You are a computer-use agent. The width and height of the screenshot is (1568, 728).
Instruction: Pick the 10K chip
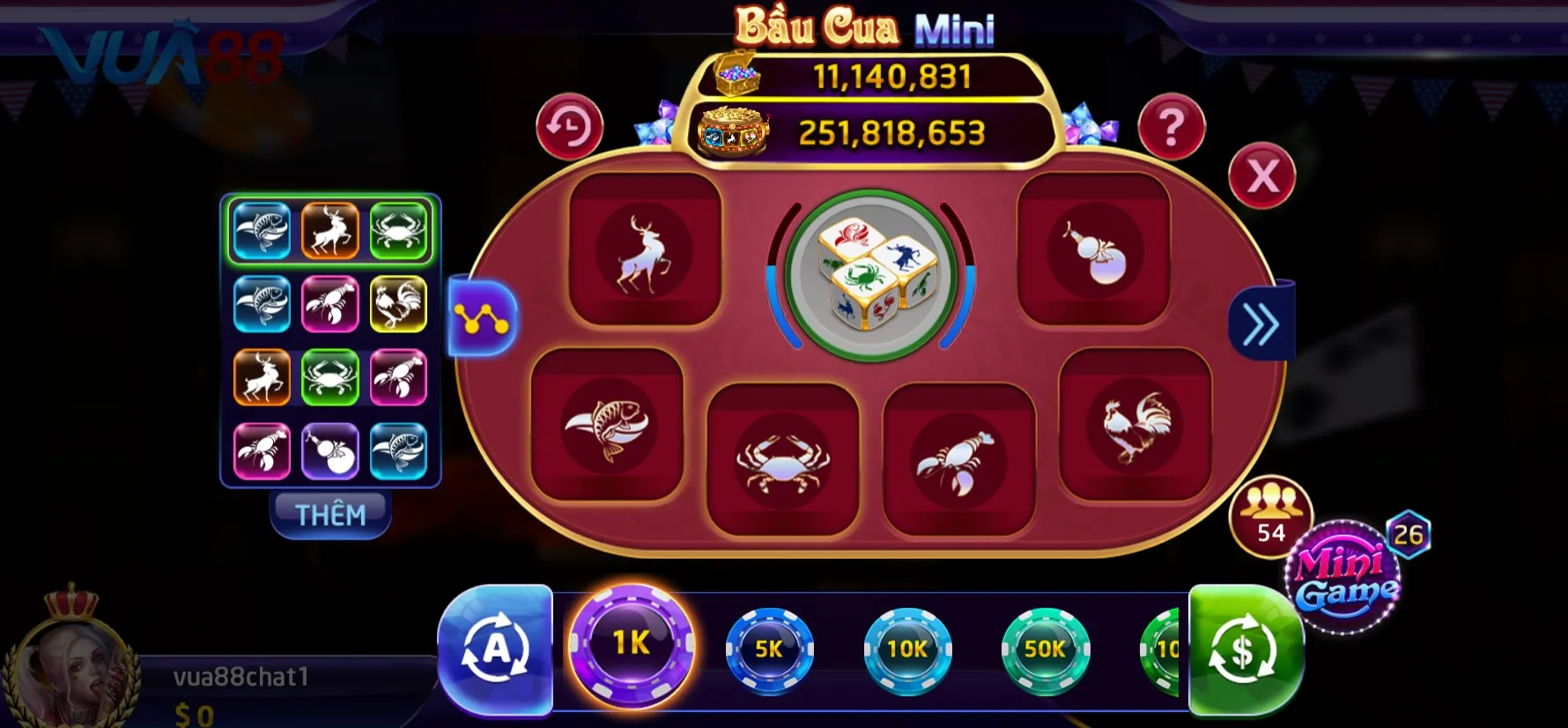tap(907, 650)
